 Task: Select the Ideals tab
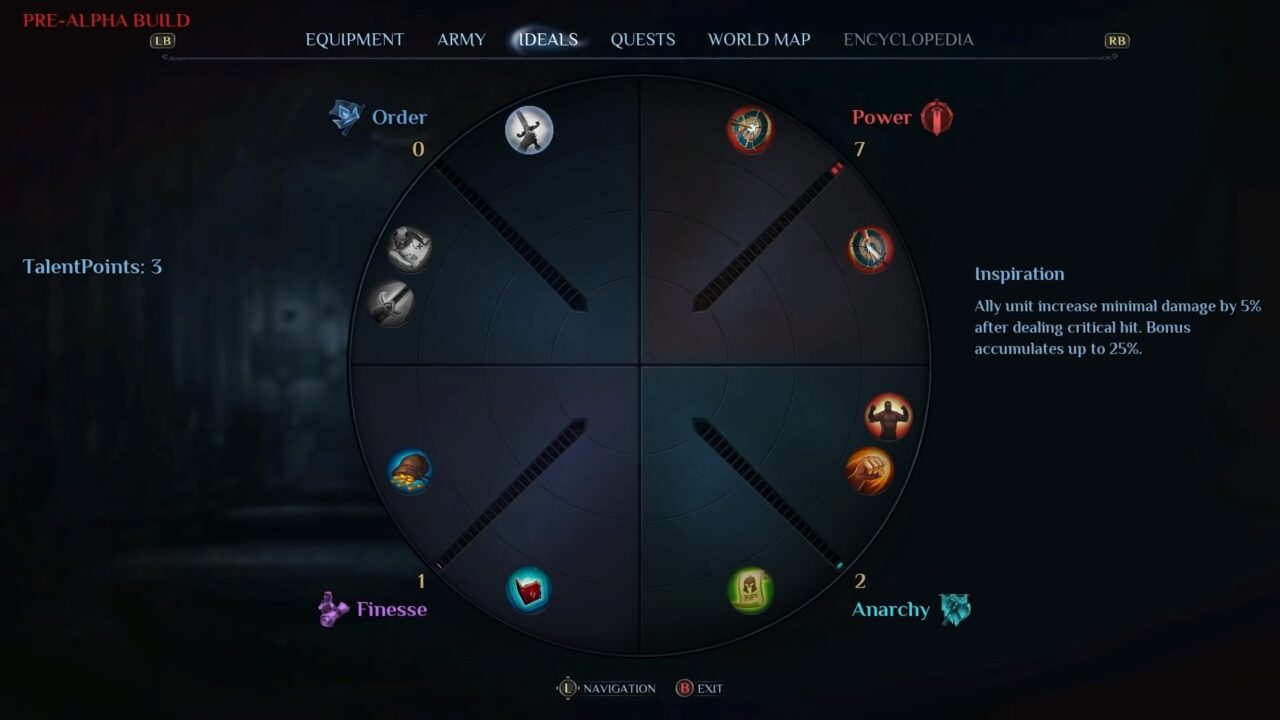click(548, 40)
